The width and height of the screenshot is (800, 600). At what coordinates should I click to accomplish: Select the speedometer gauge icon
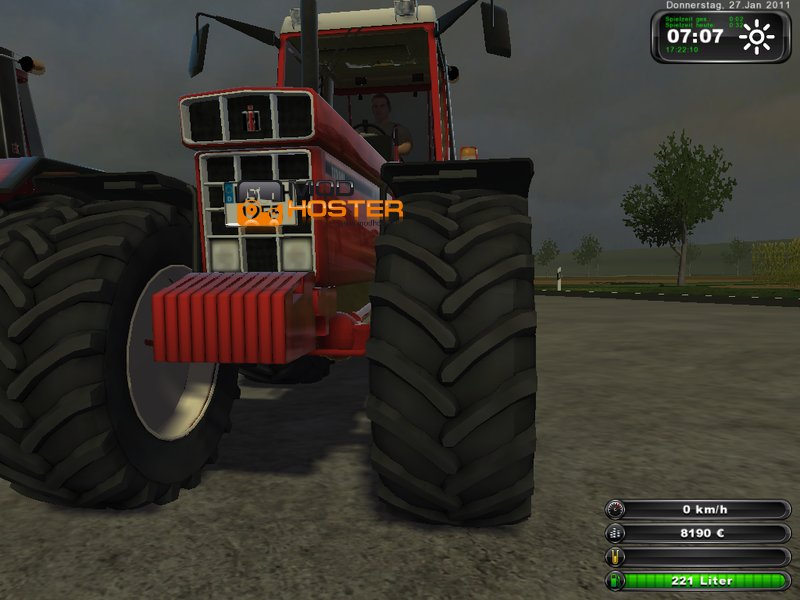pos(616,509)
